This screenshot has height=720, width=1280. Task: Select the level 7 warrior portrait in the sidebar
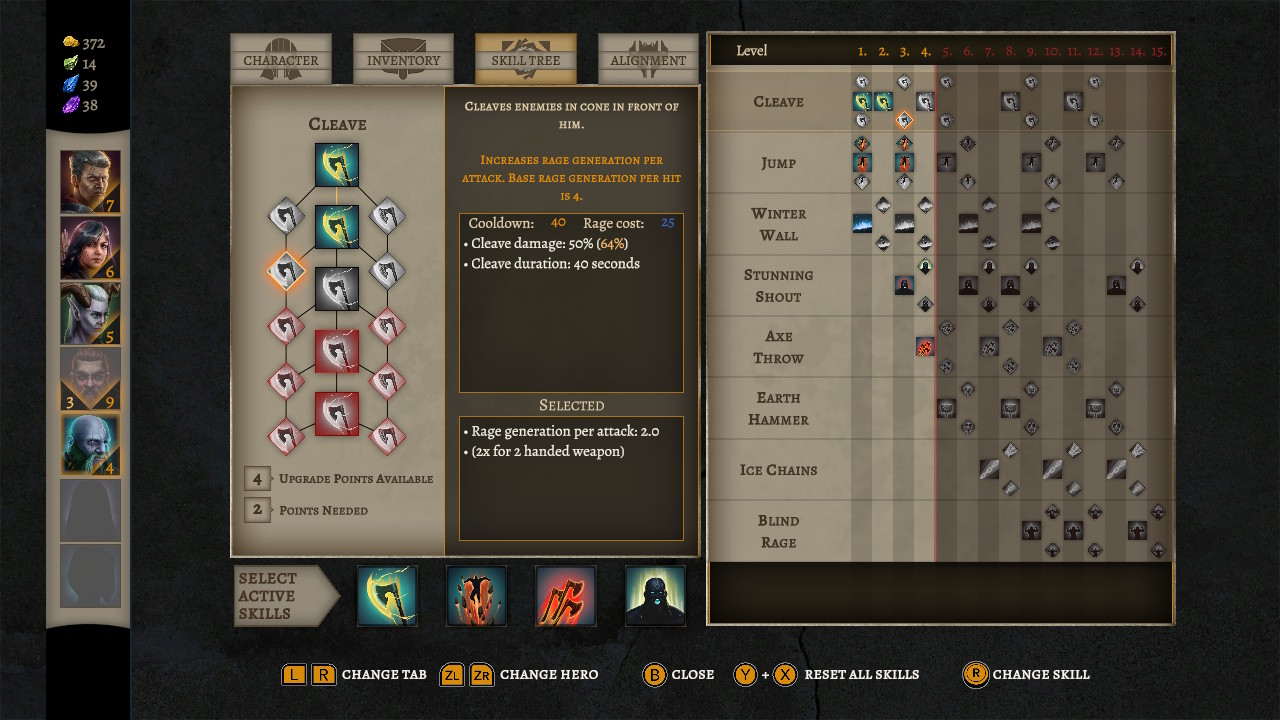tap(90, 180)
